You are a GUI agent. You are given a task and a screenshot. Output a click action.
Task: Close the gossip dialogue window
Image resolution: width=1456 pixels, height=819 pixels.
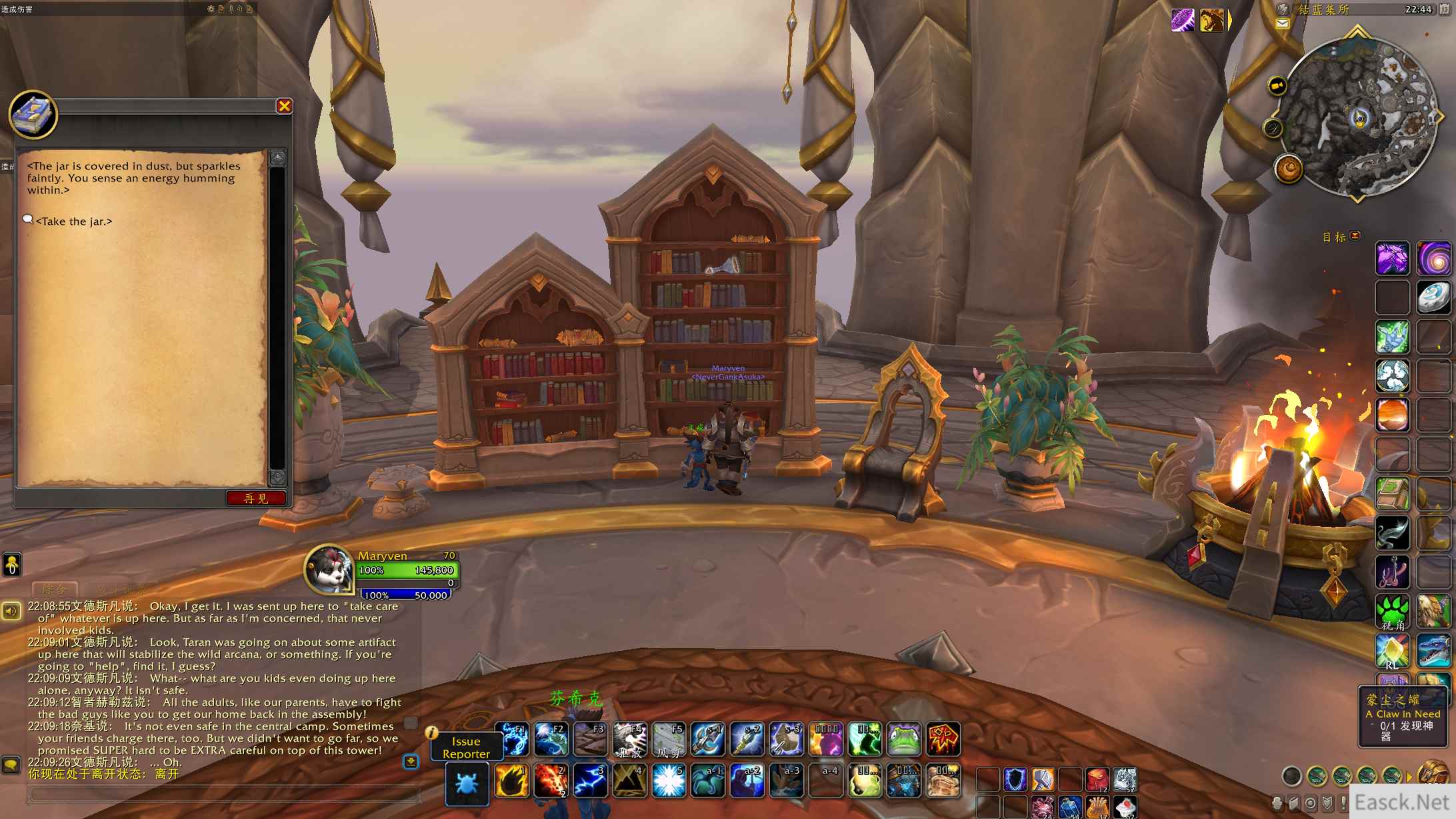click(285, 106)
